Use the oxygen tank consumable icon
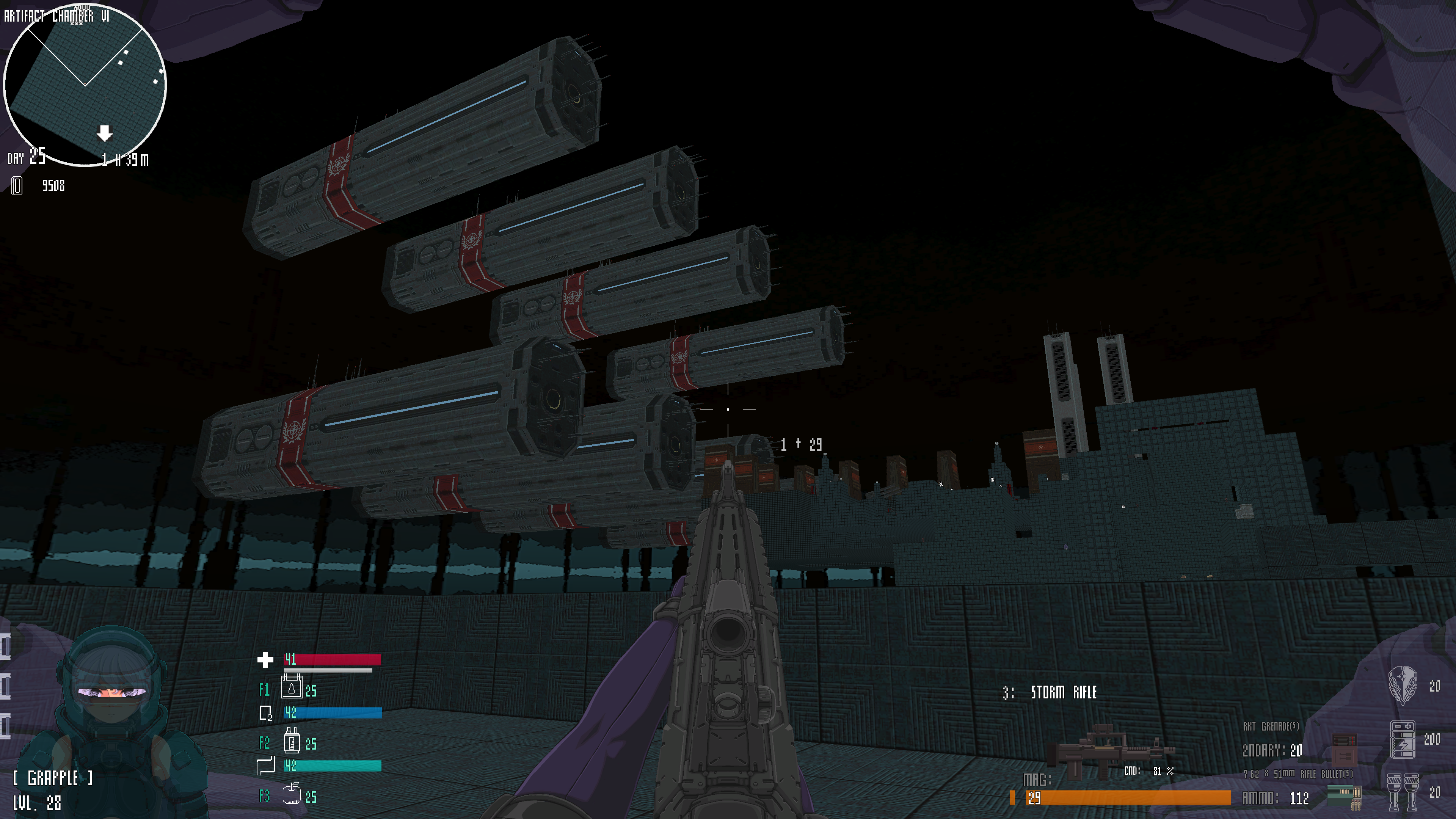 [292, 741]
